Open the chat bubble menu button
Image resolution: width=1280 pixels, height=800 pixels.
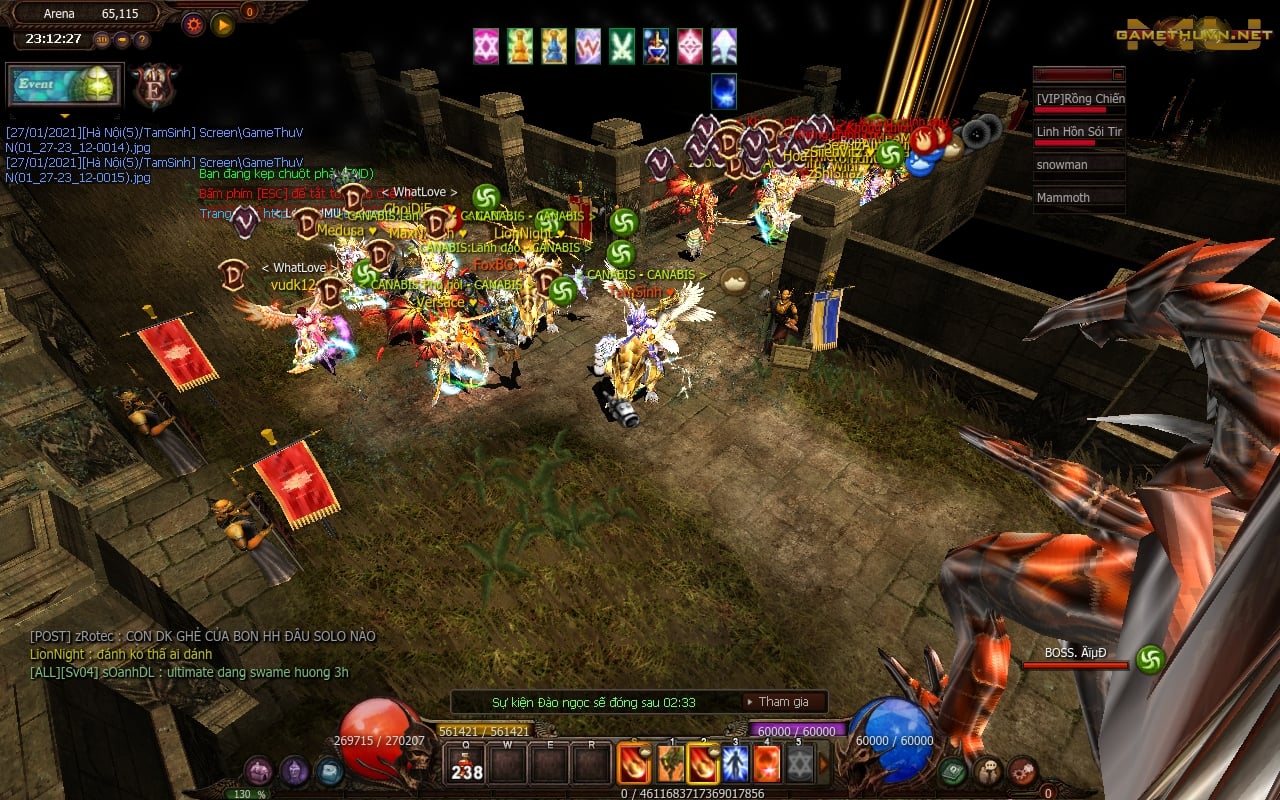coord(987,770)
